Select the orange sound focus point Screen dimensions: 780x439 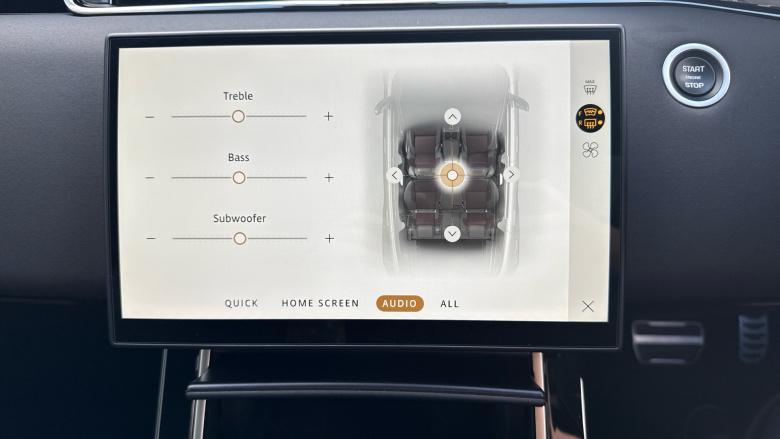click(452, 175)
